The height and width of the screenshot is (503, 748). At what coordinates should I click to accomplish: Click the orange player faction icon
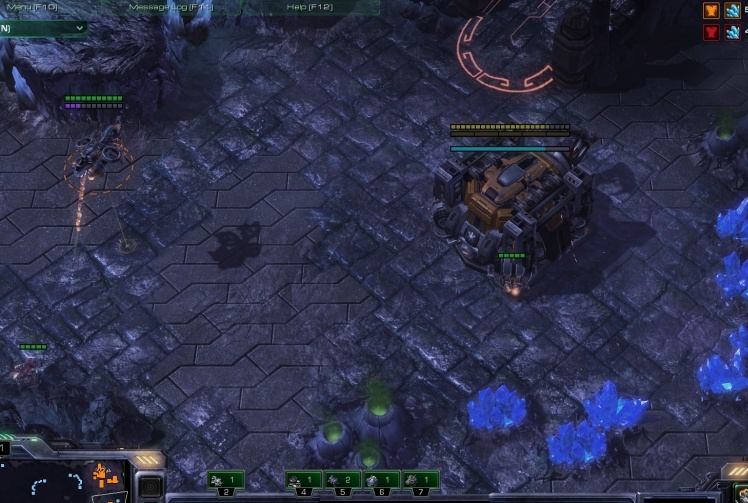click(x=711, y=11)
